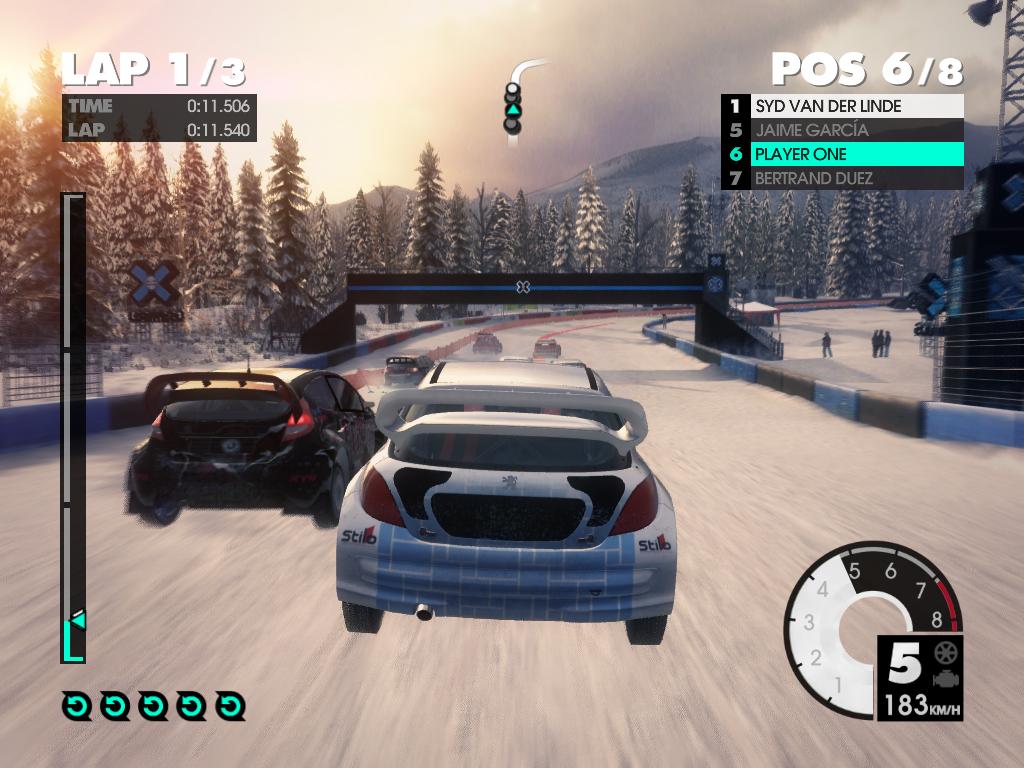Click the highlighted Player One row
Viewport: 1024px width, 768px height.
(842, 154)
